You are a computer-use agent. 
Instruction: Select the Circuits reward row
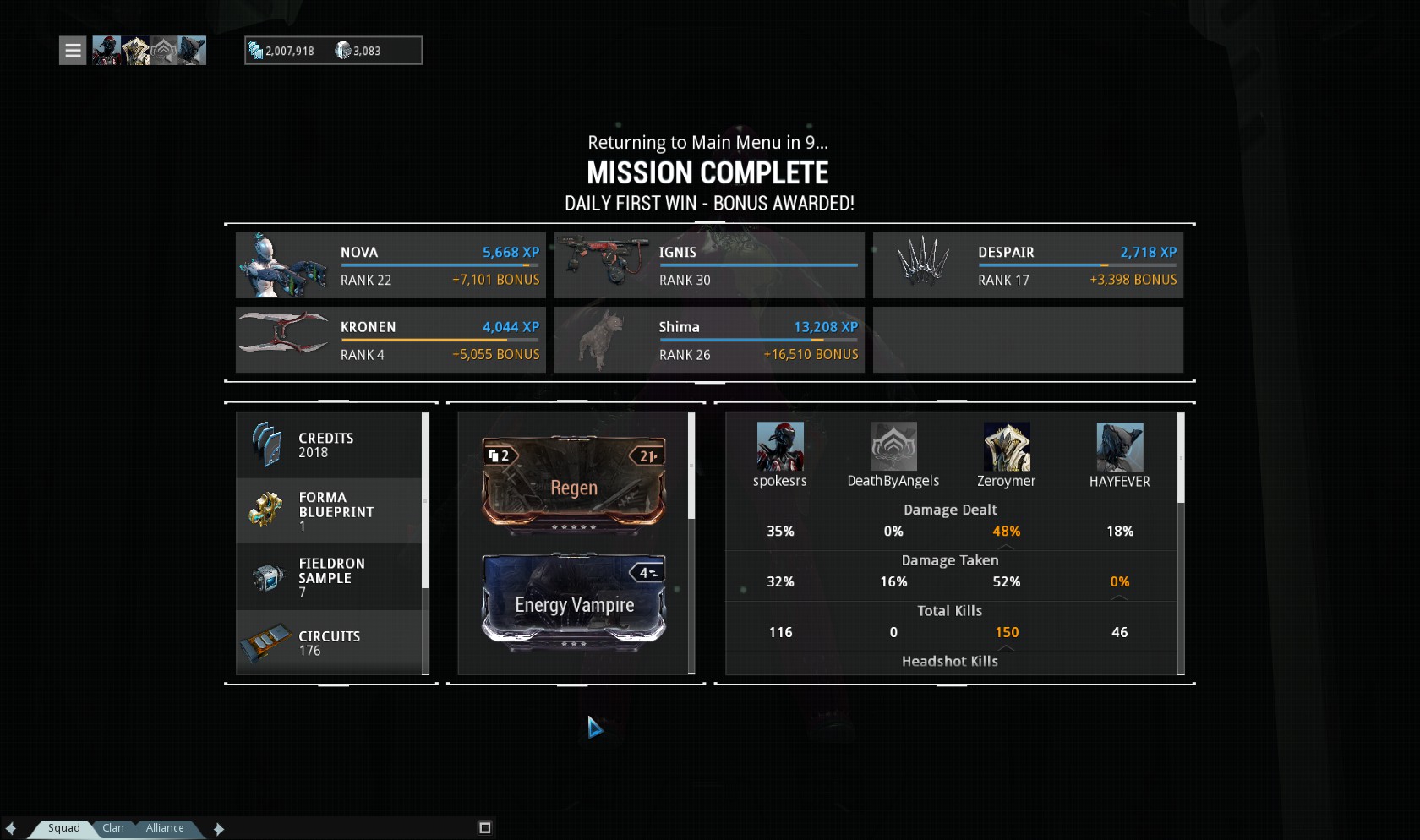(329, 642)
